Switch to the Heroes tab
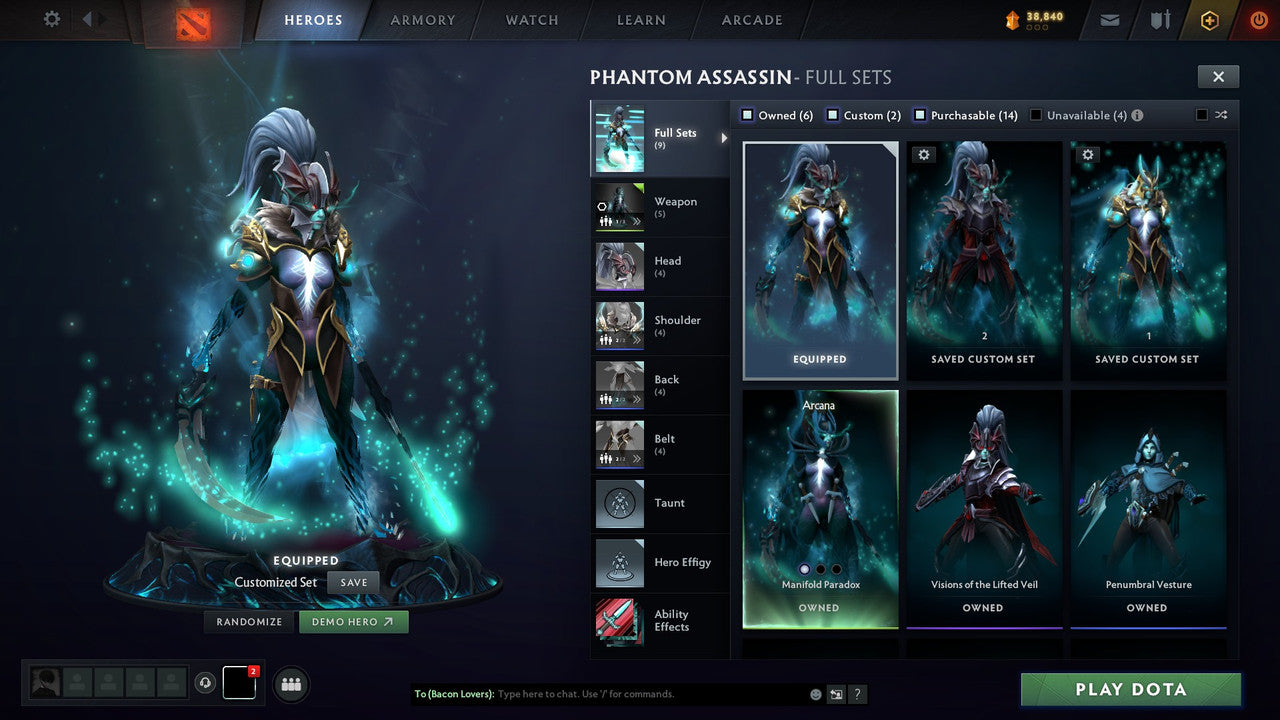 [x=312, y=19]
